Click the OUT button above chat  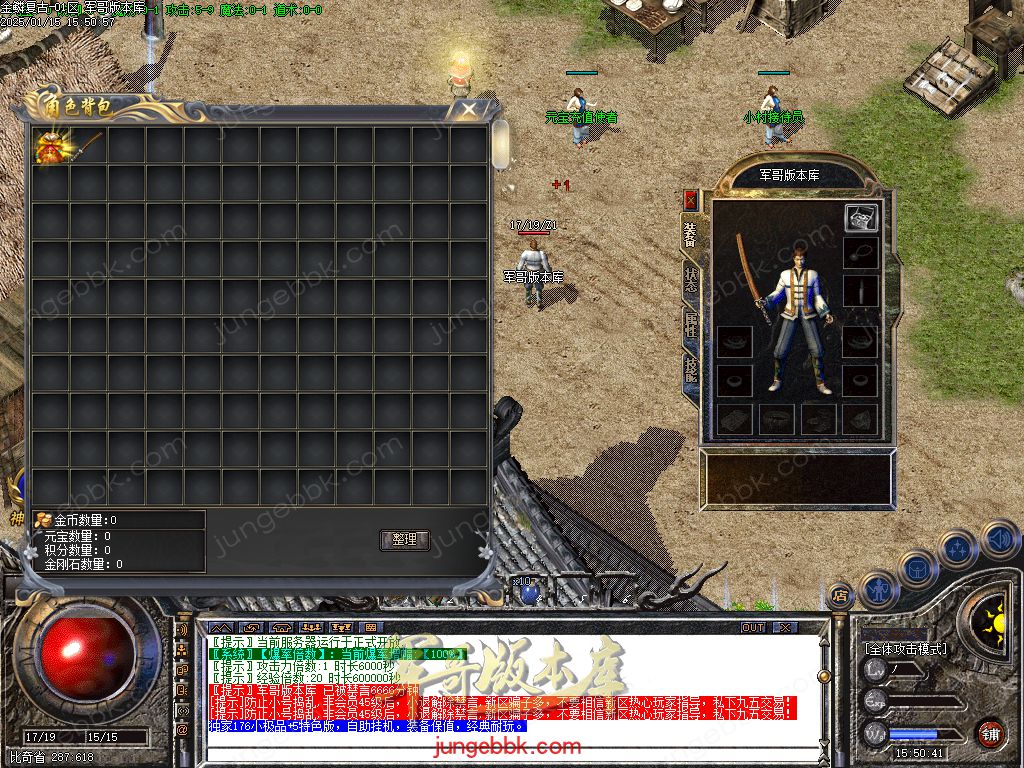click(753, 628)
